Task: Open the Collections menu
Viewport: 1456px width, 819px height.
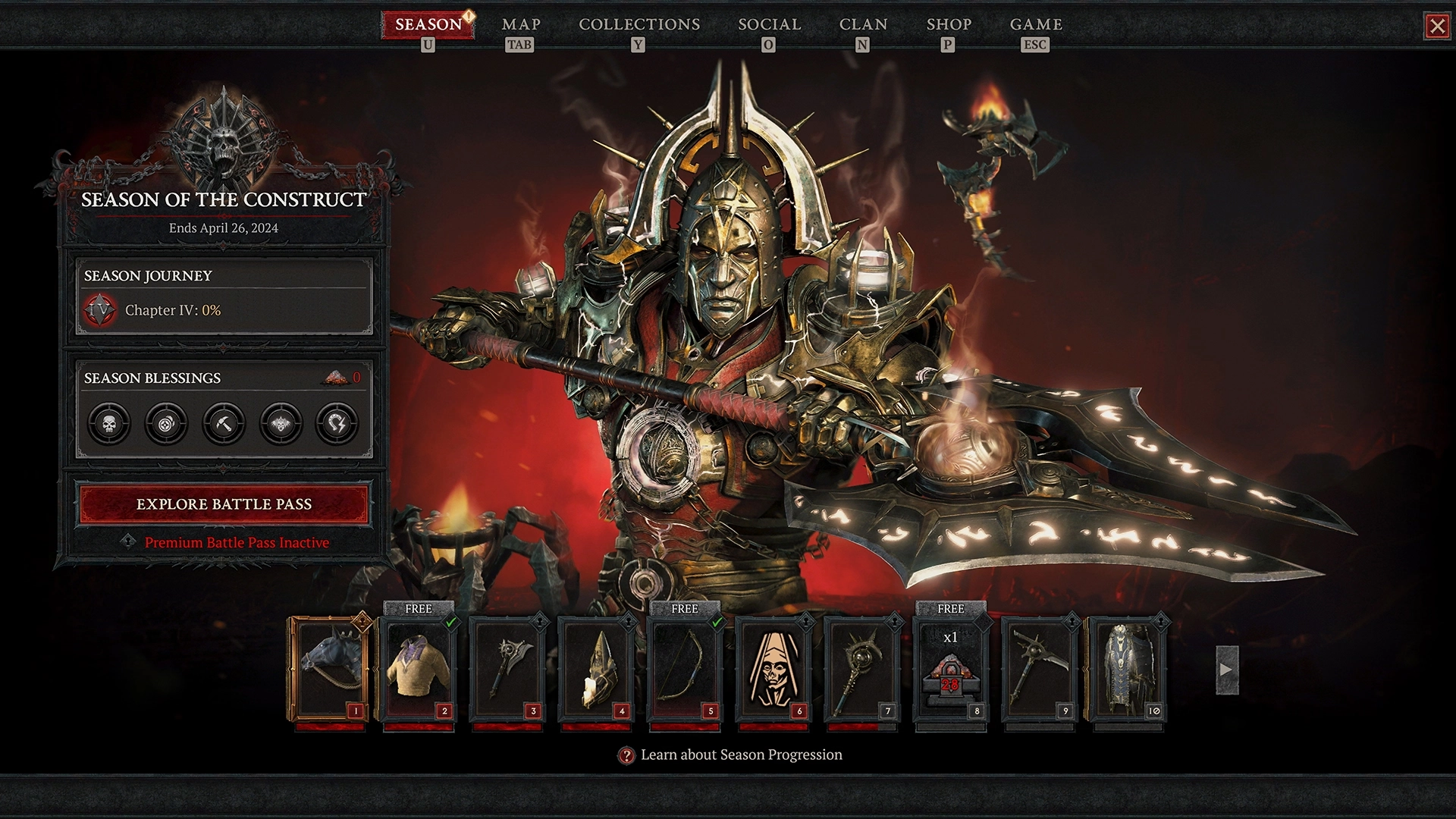Action: (639, 24)
